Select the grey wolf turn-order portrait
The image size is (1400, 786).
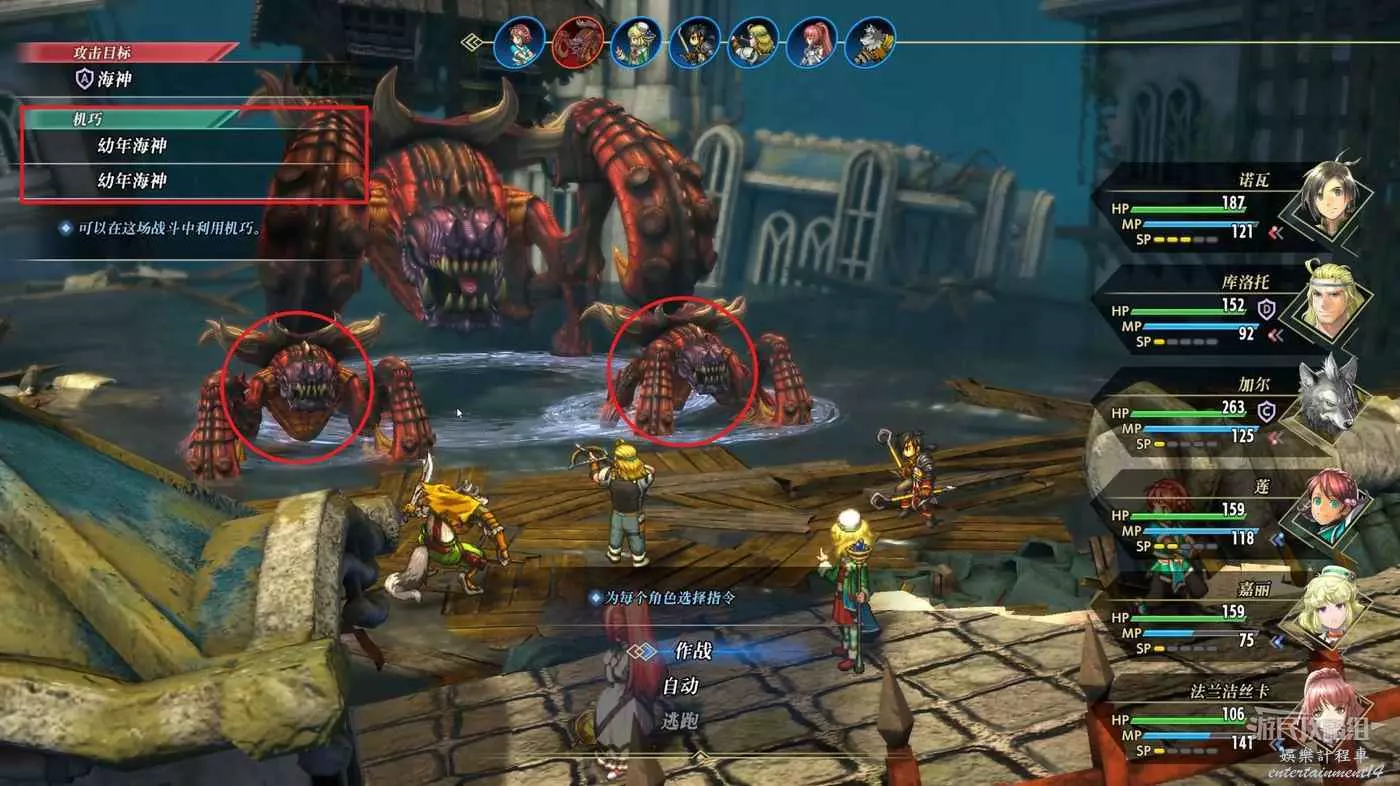[x=870, y=43]
